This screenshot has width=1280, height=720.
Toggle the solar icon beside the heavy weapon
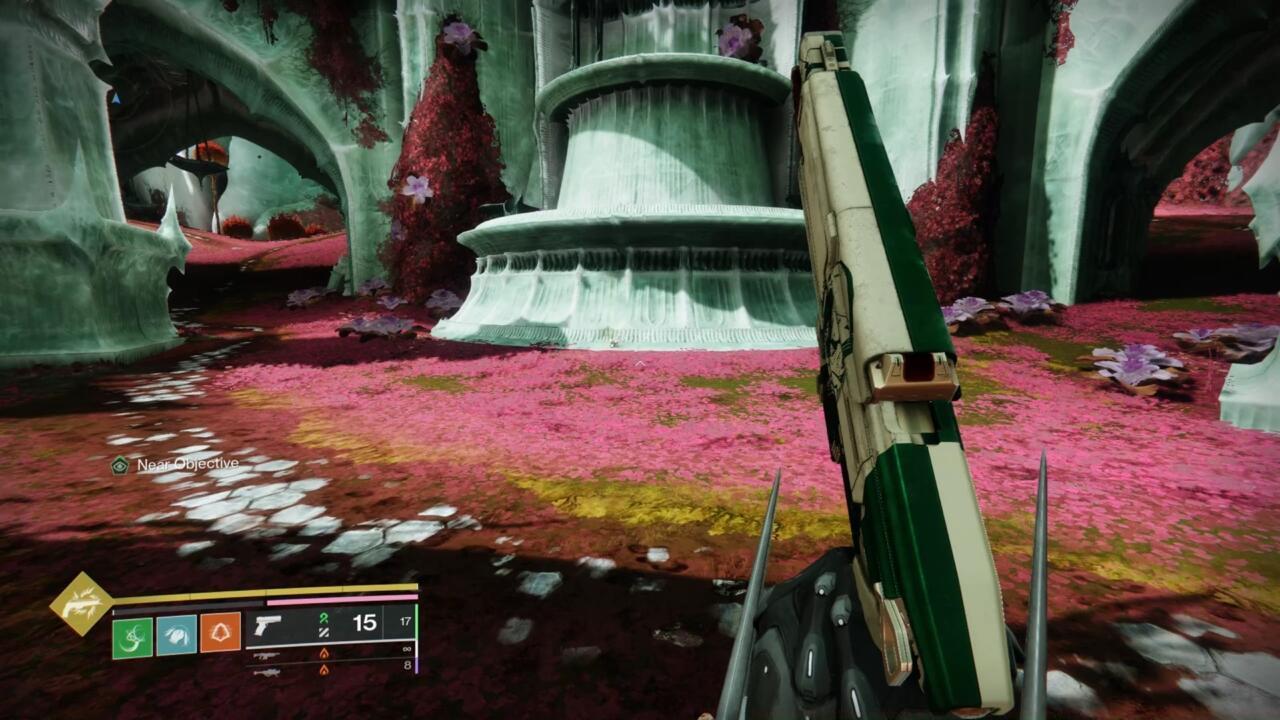point(325,671)
